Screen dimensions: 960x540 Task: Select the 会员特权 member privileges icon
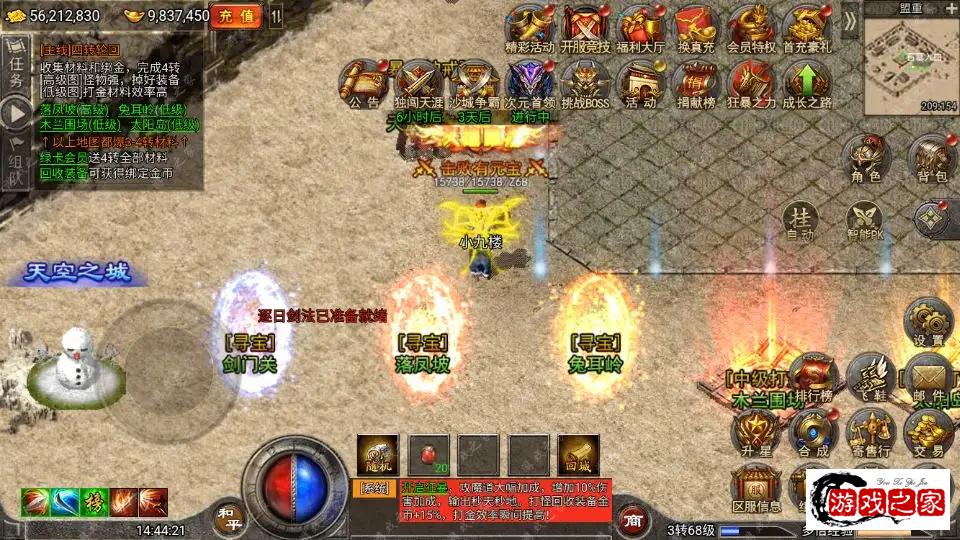(751, 28)
